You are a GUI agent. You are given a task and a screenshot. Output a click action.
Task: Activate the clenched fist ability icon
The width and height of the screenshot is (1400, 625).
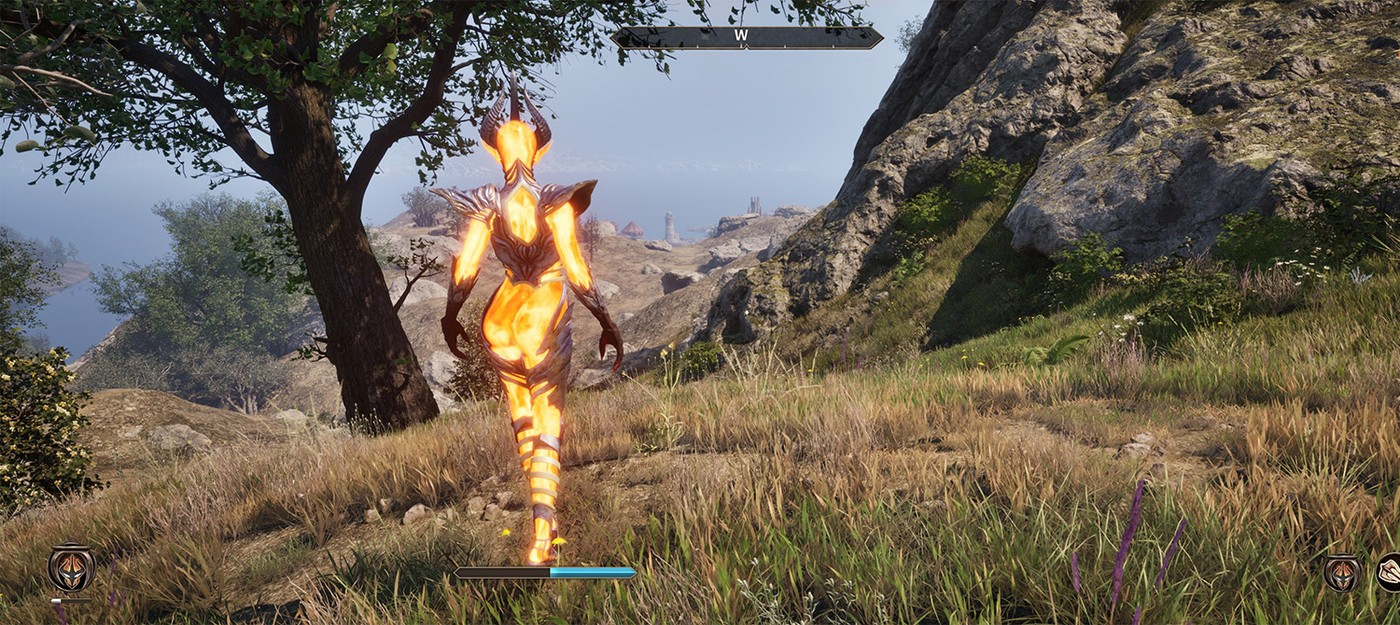coord(1390,571)
